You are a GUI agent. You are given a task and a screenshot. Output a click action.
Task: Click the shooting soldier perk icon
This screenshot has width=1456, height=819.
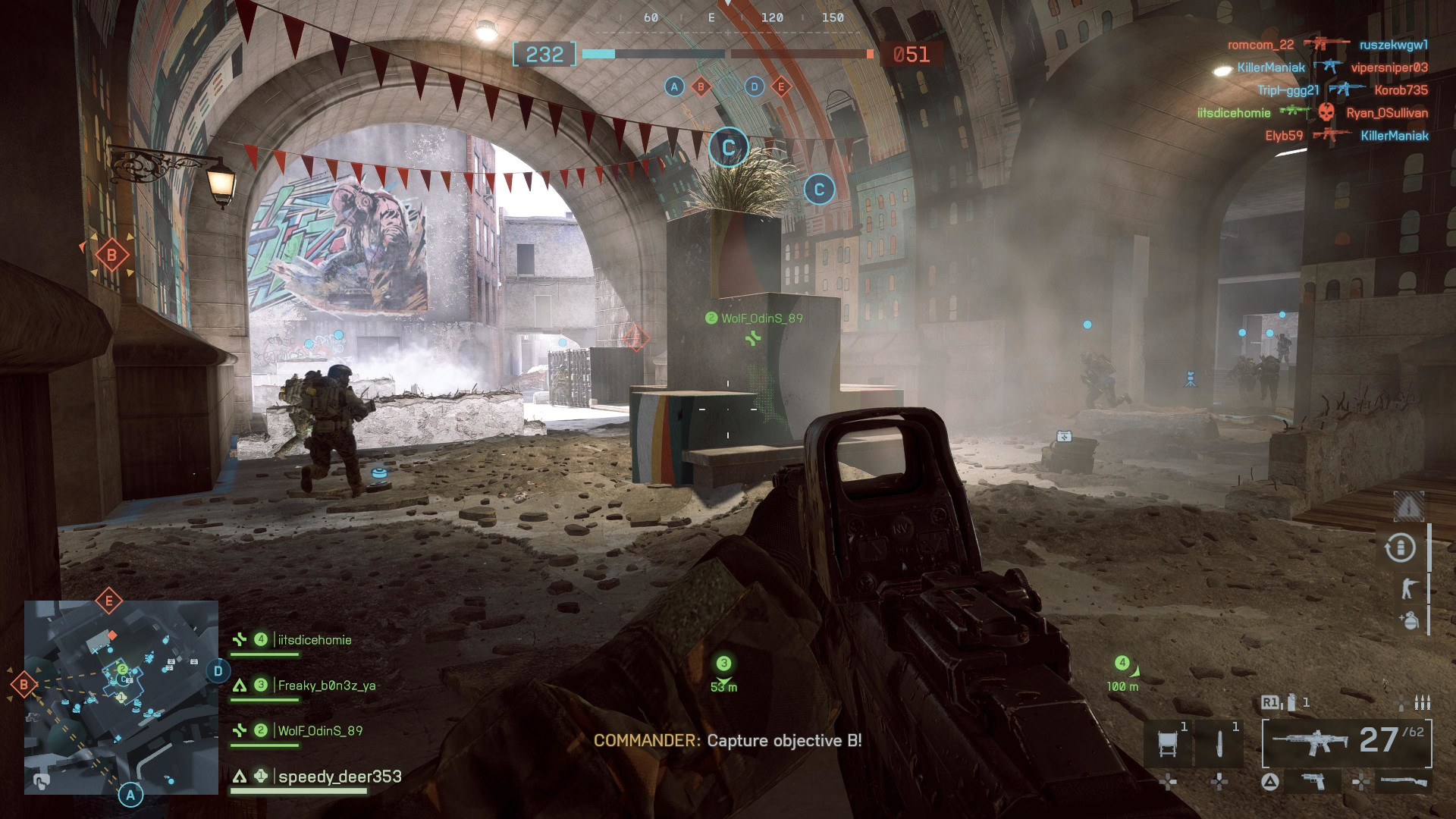tap(1409, 588)
